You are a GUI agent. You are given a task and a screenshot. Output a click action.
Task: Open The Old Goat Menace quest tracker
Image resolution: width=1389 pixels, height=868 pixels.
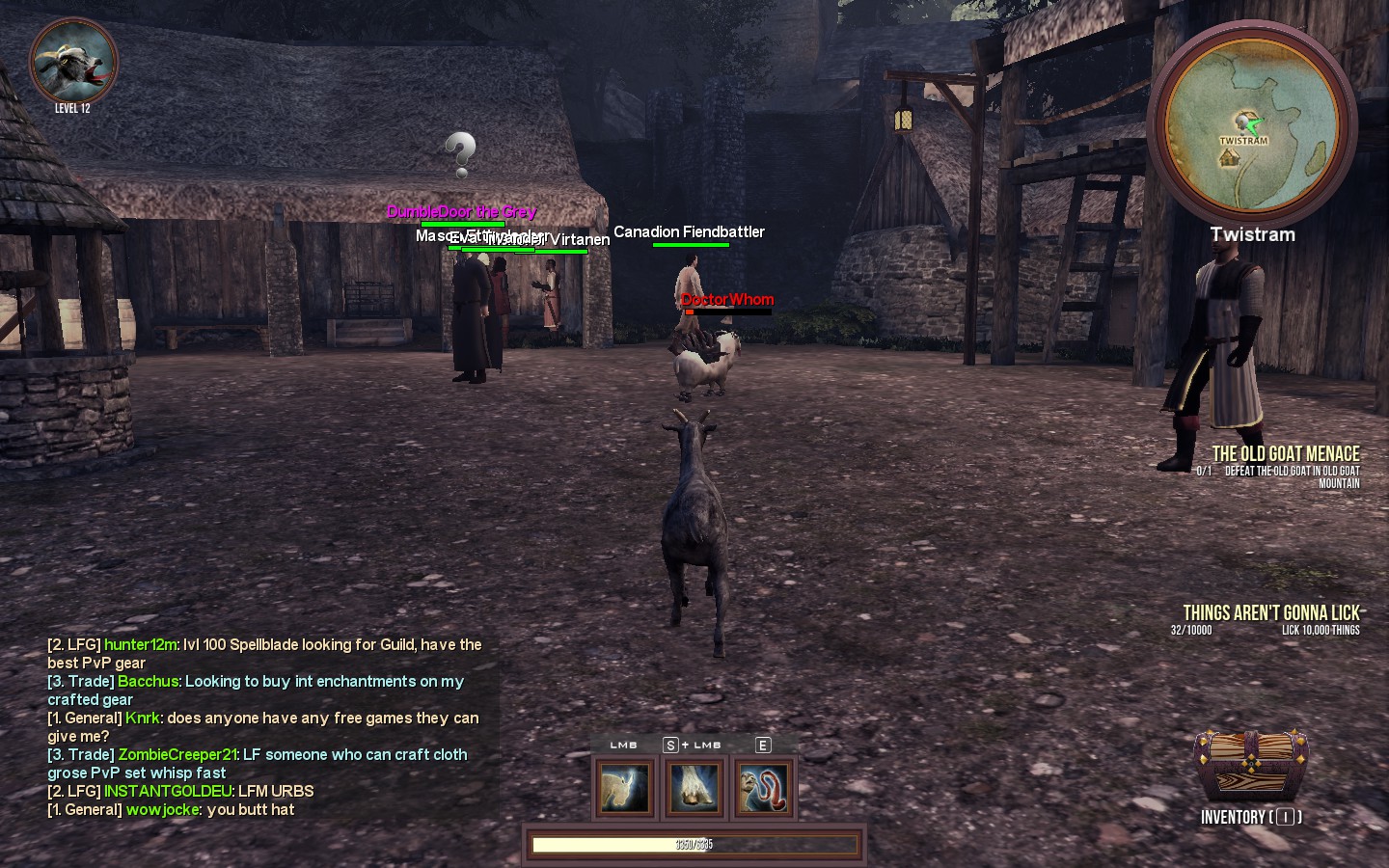(1285, 454)
